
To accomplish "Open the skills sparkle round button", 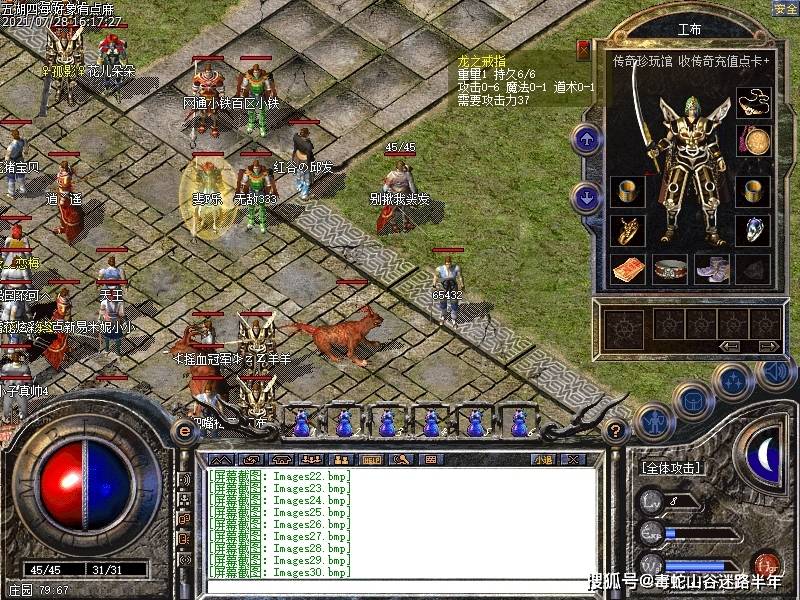I will pos(733,380).
